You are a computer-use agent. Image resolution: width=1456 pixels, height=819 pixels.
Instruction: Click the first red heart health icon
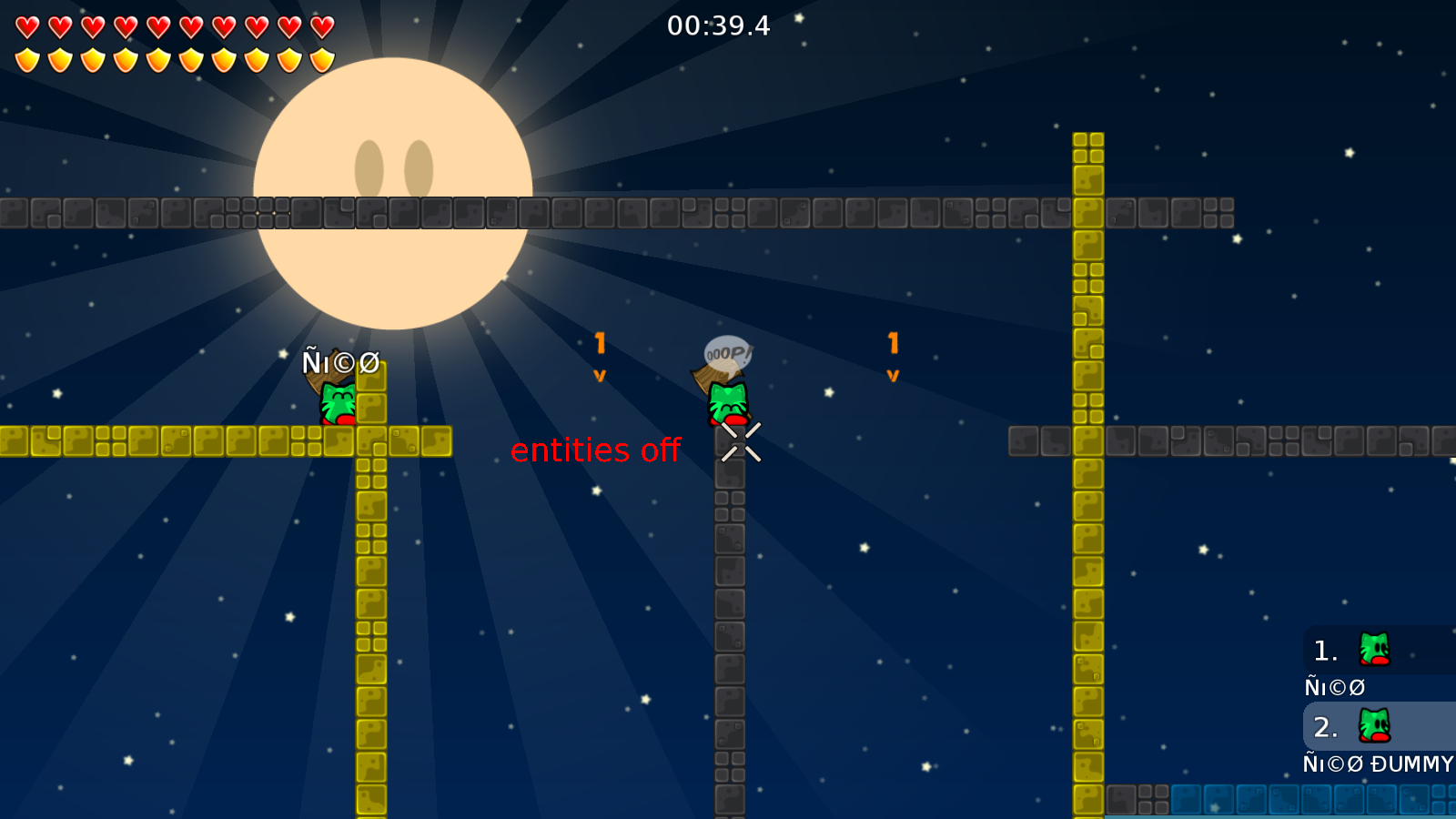[27, 25]
